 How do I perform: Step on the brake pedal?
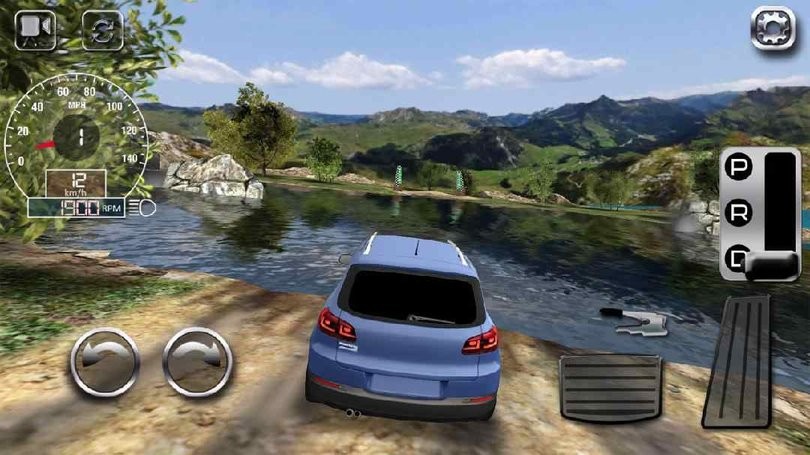[610, 387]
